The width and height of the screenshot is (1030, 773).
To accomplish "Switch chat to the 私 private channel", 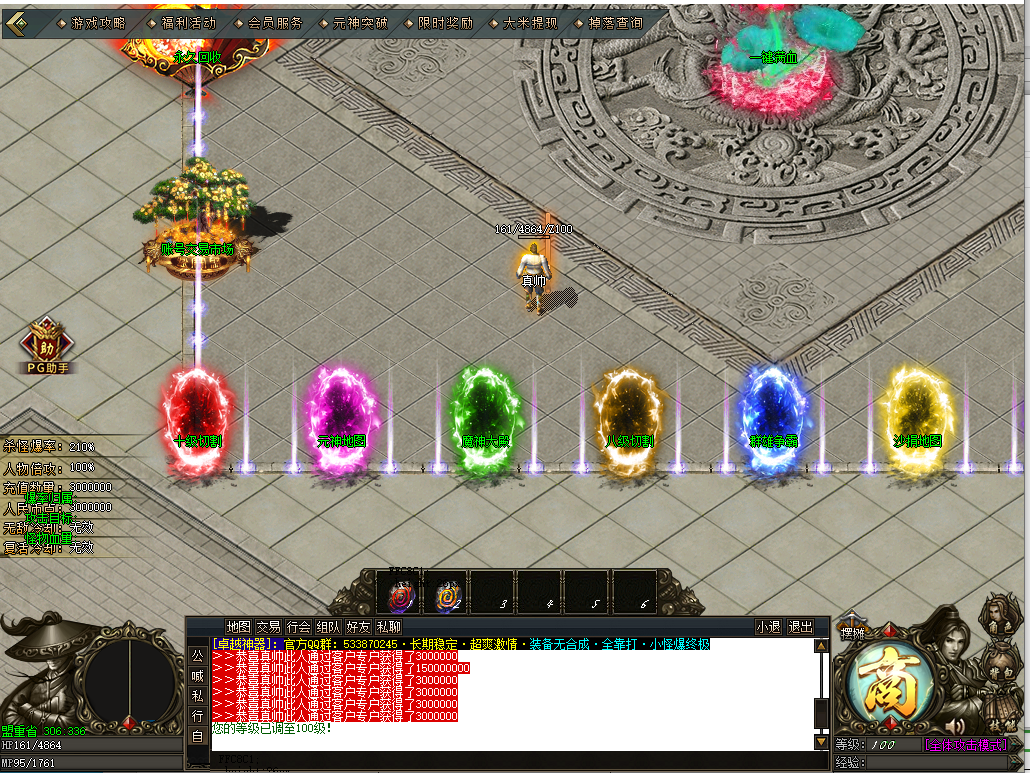I will [x=197, y=695].
